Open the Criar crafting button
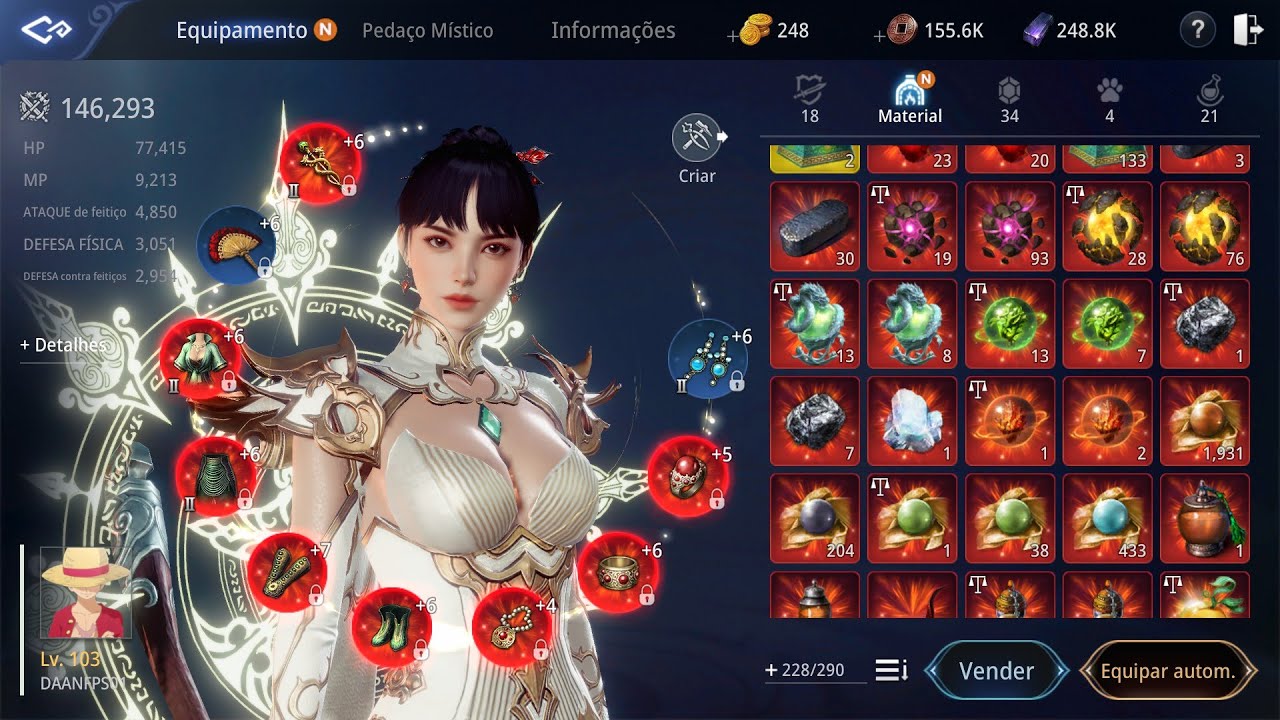Image resolution: width=1280 pixels, height=720 pixels. pos(697,149)
